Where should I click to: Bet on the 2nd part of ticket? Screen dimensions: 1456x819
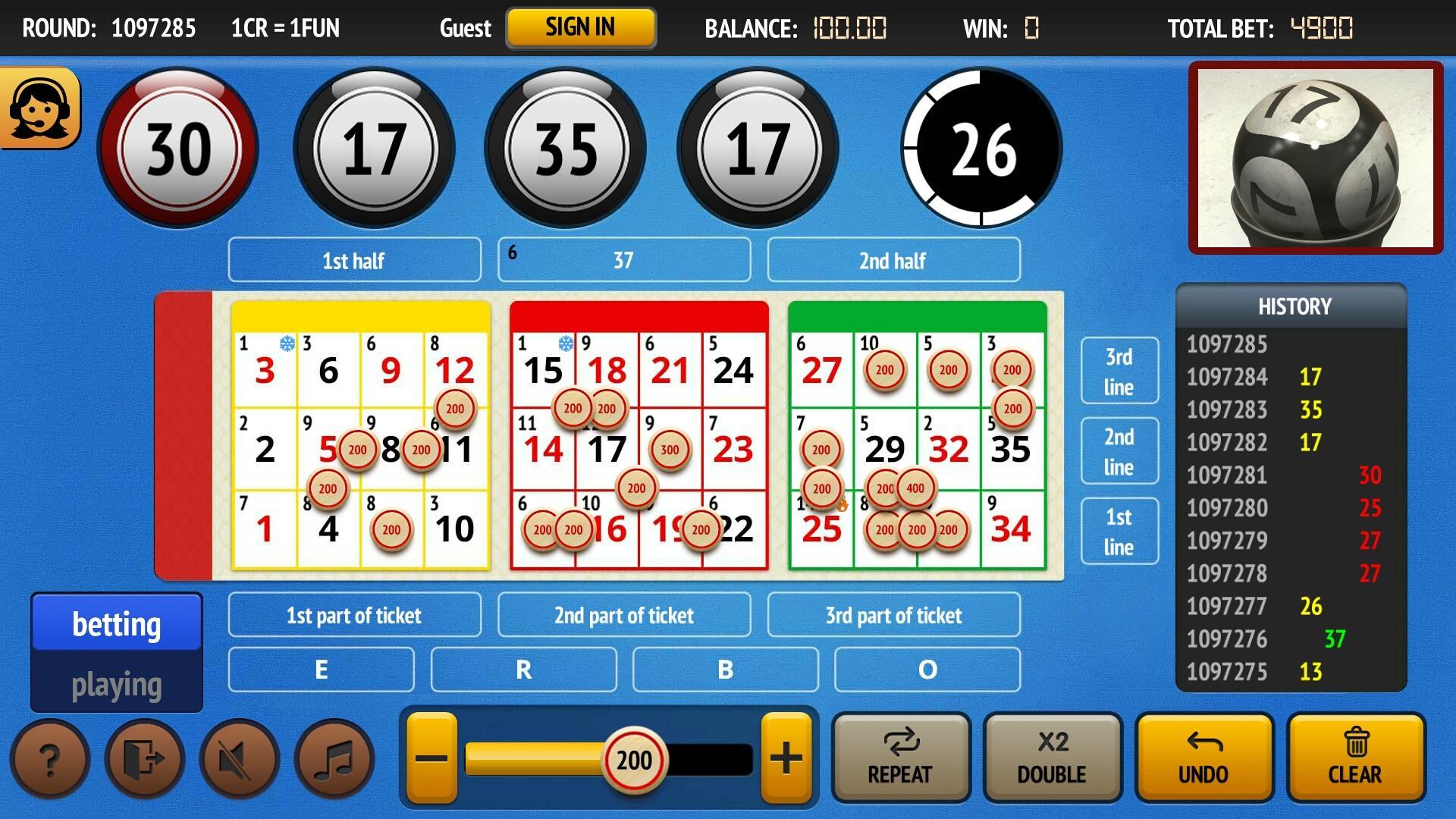(623, 615)
